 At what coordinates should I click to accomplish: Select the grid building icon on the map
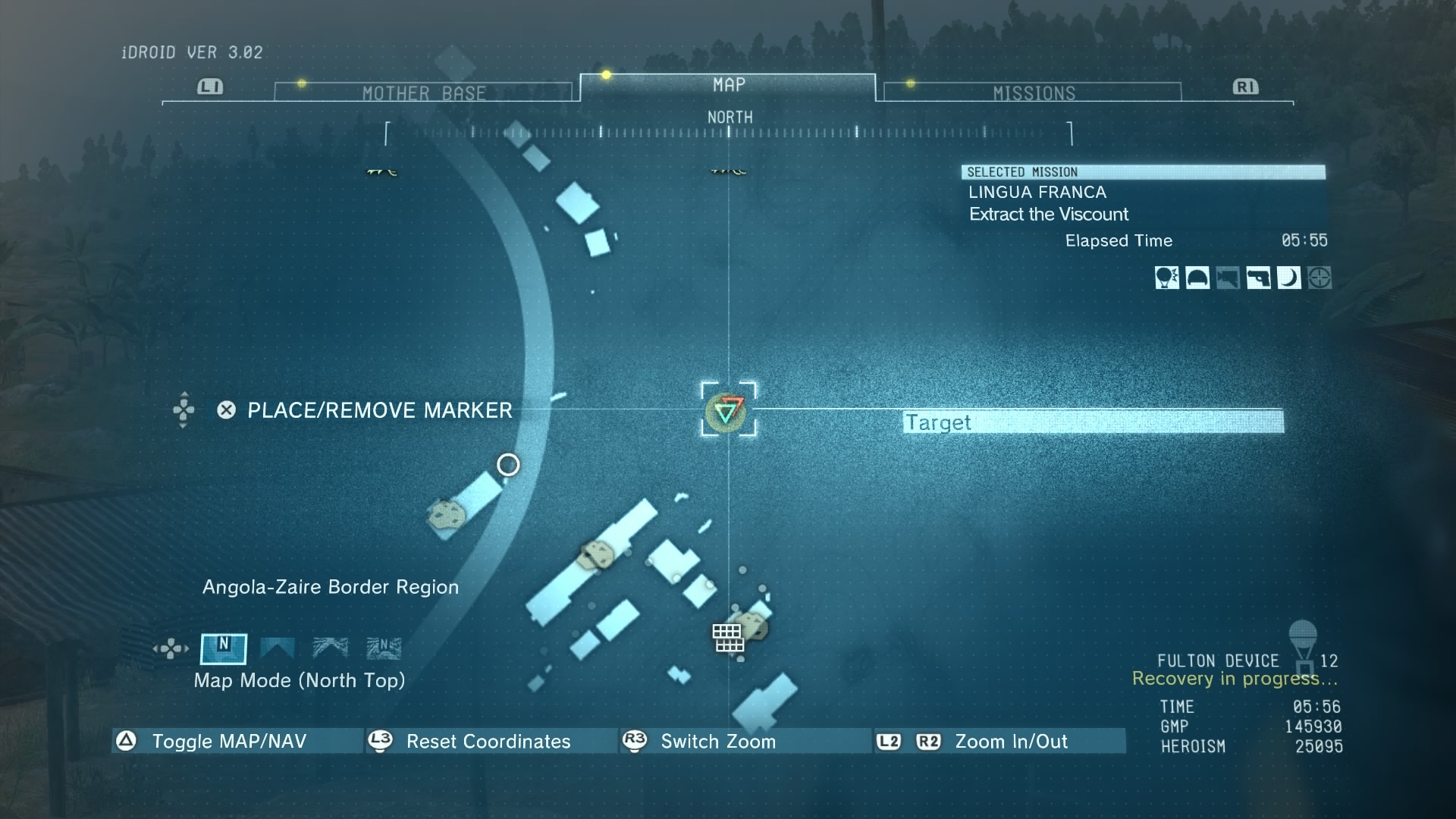tap(727, 637)
